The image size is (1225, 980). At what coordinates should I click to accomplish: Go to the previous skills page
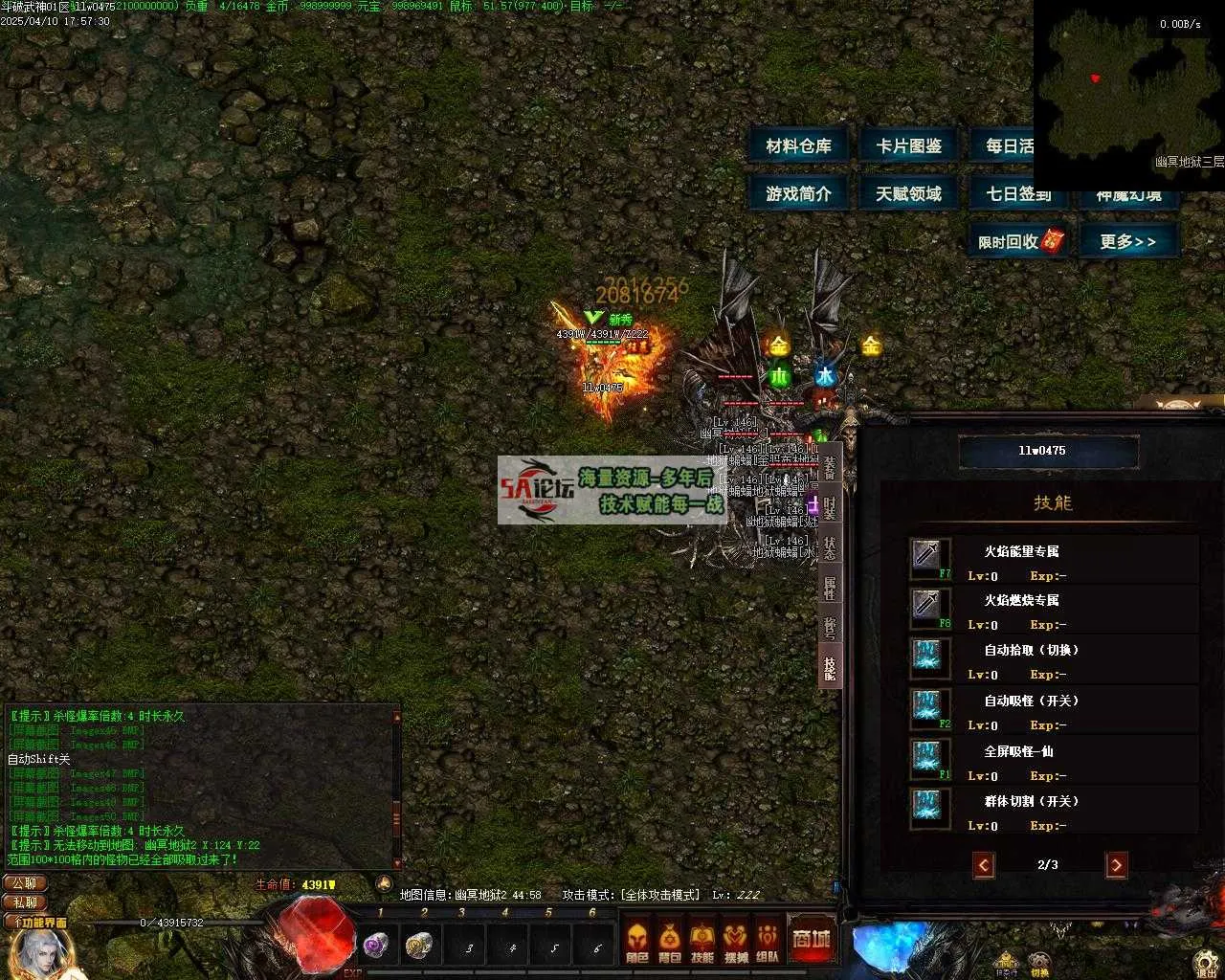(x=983, y=865)
